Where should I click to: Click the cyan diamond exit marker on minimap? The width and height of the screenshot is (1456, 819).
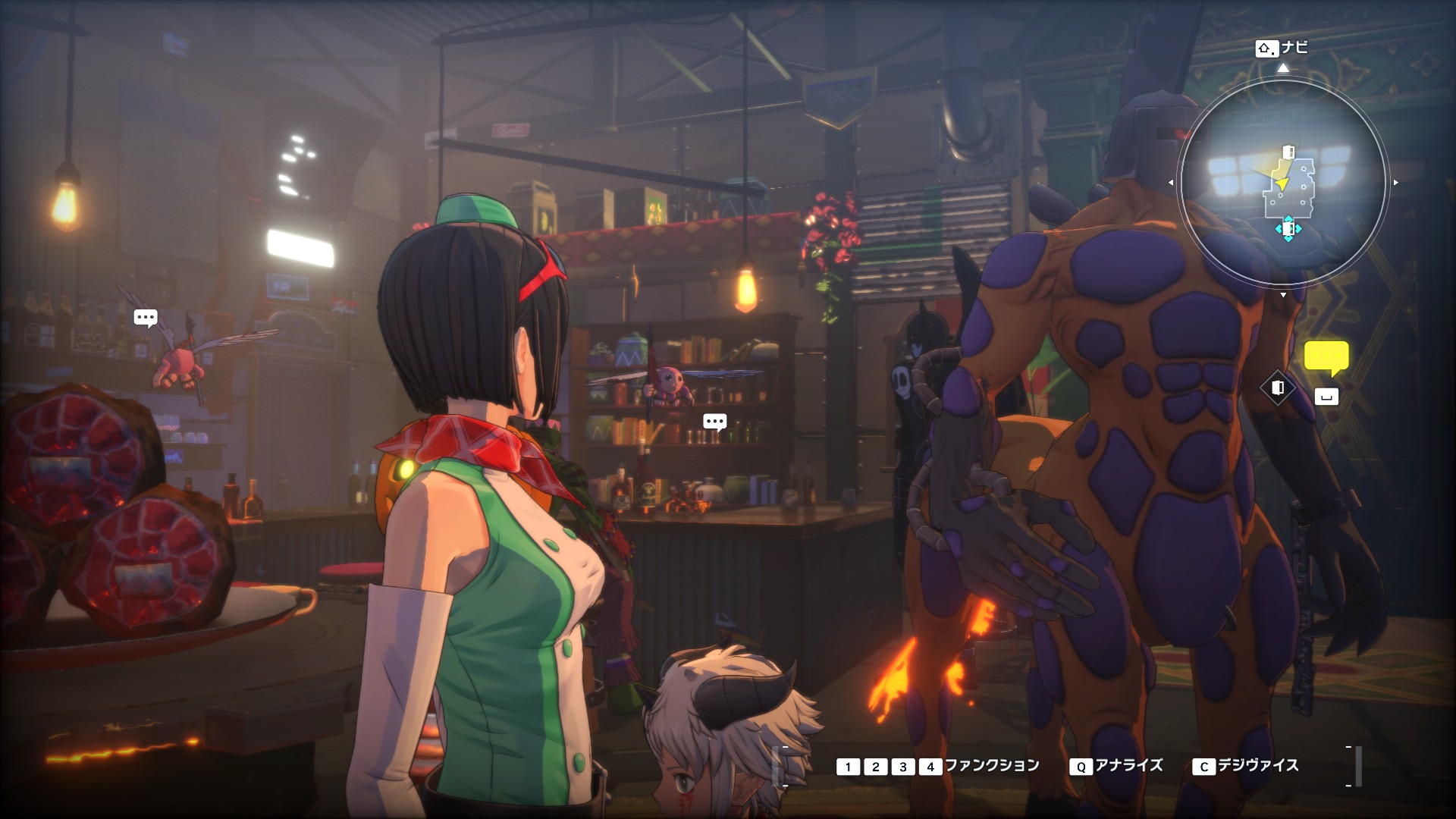point(1288,228)
